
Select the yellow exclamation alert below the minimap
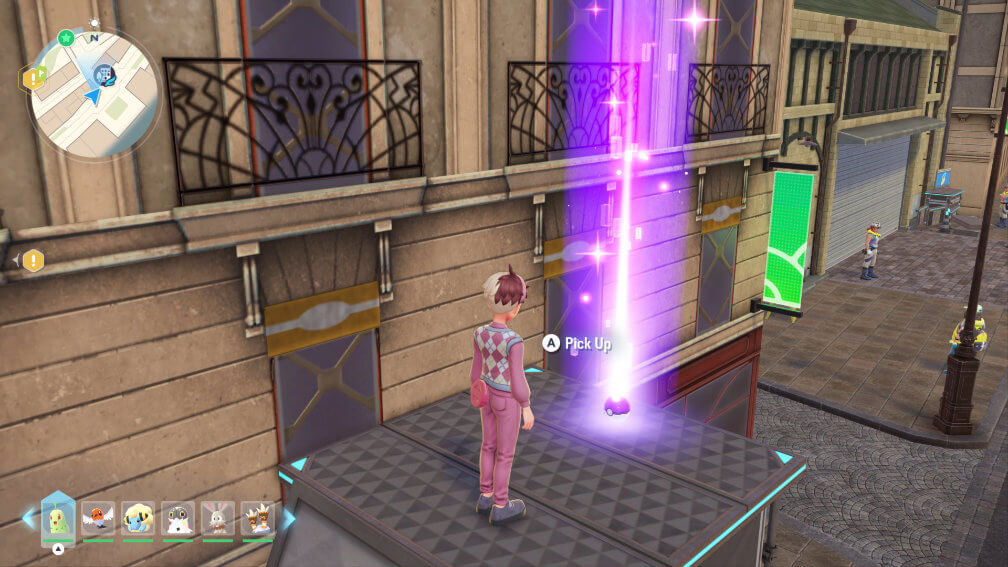pyautogui.click(x=33, y=261)
